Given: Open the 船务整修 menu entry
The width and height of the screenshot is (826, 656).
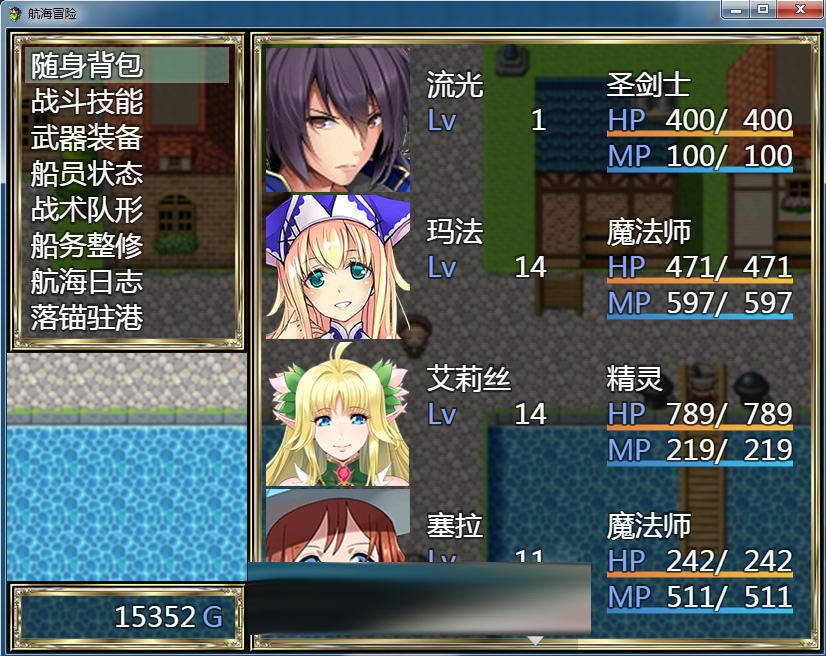Looking at the screenshot, I should click(x=87, y=246).
